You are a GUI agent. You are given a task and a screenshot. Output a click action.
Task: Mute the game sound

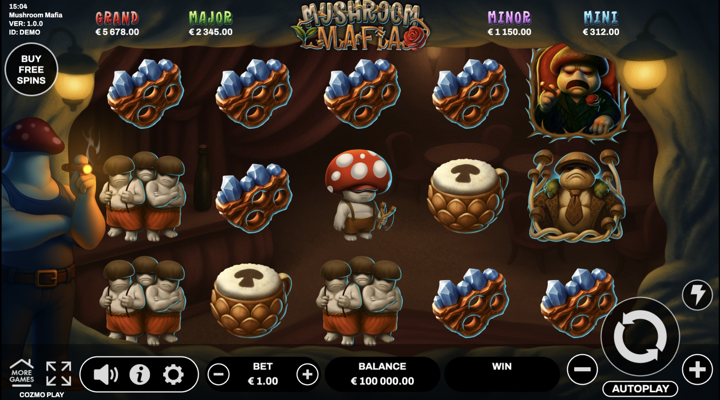point(105,375)
